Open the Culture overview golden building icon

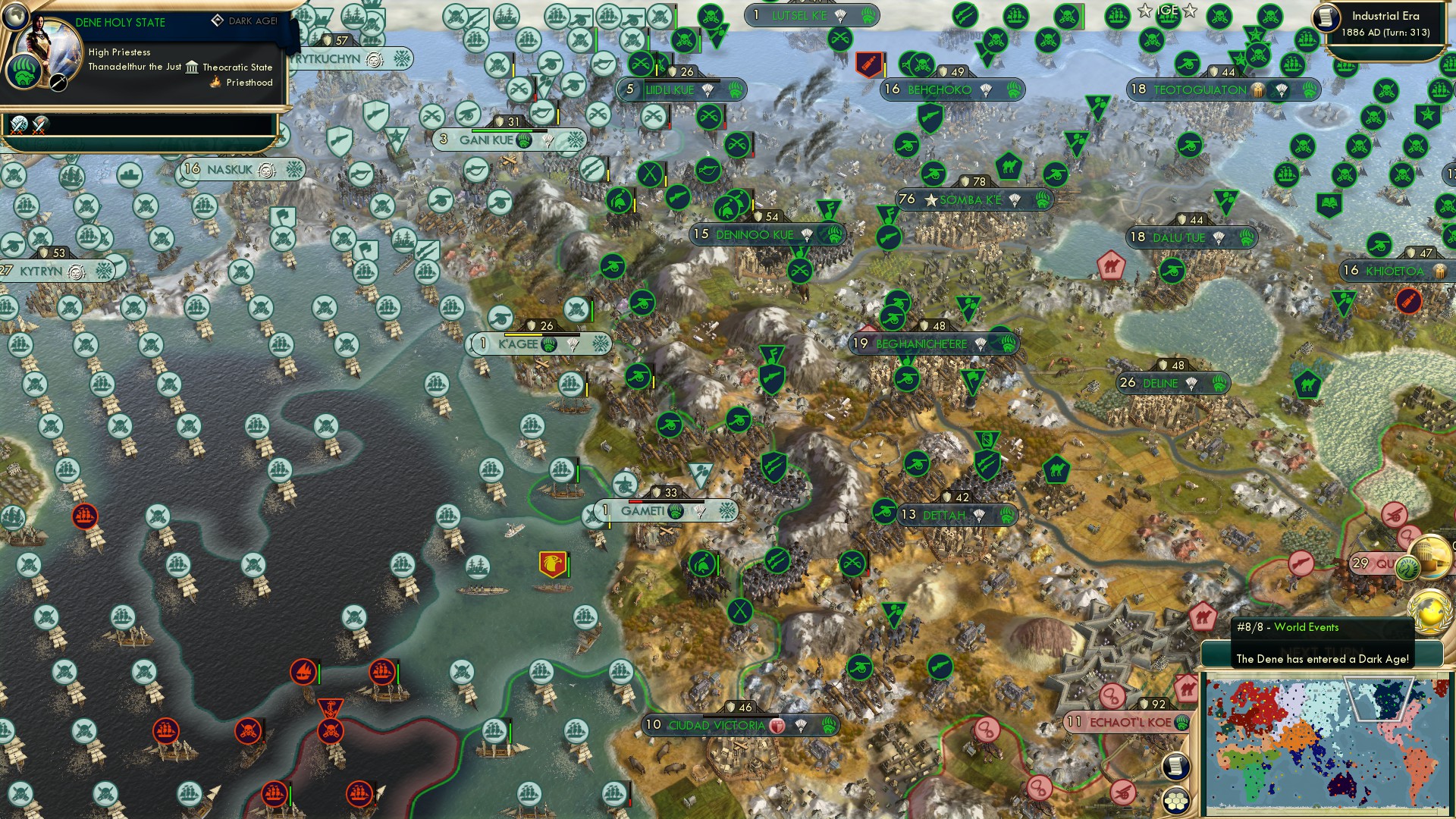pos(1428,557)
